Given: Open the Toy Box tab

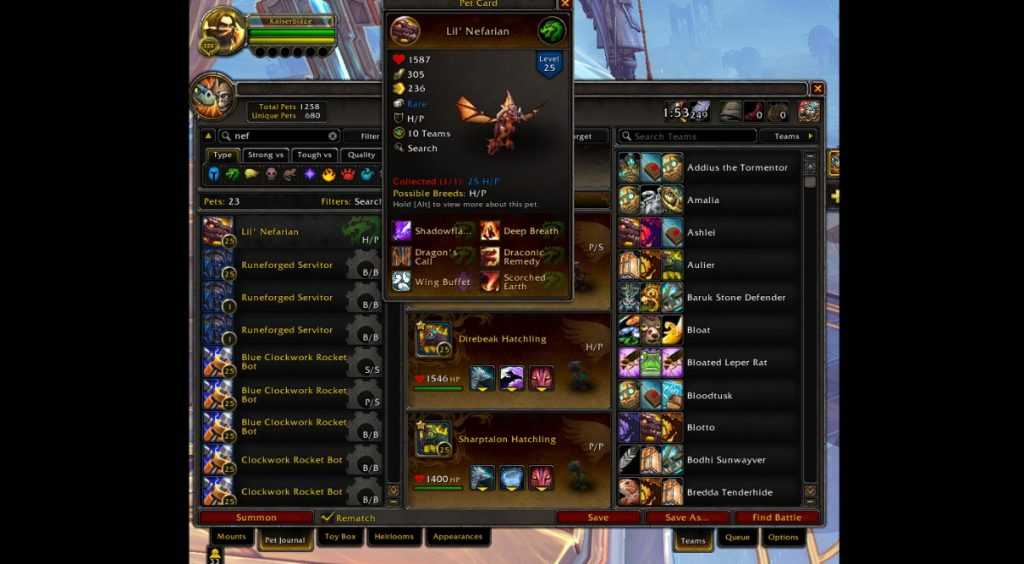Looking at the screenshot, I should point(340,537).
